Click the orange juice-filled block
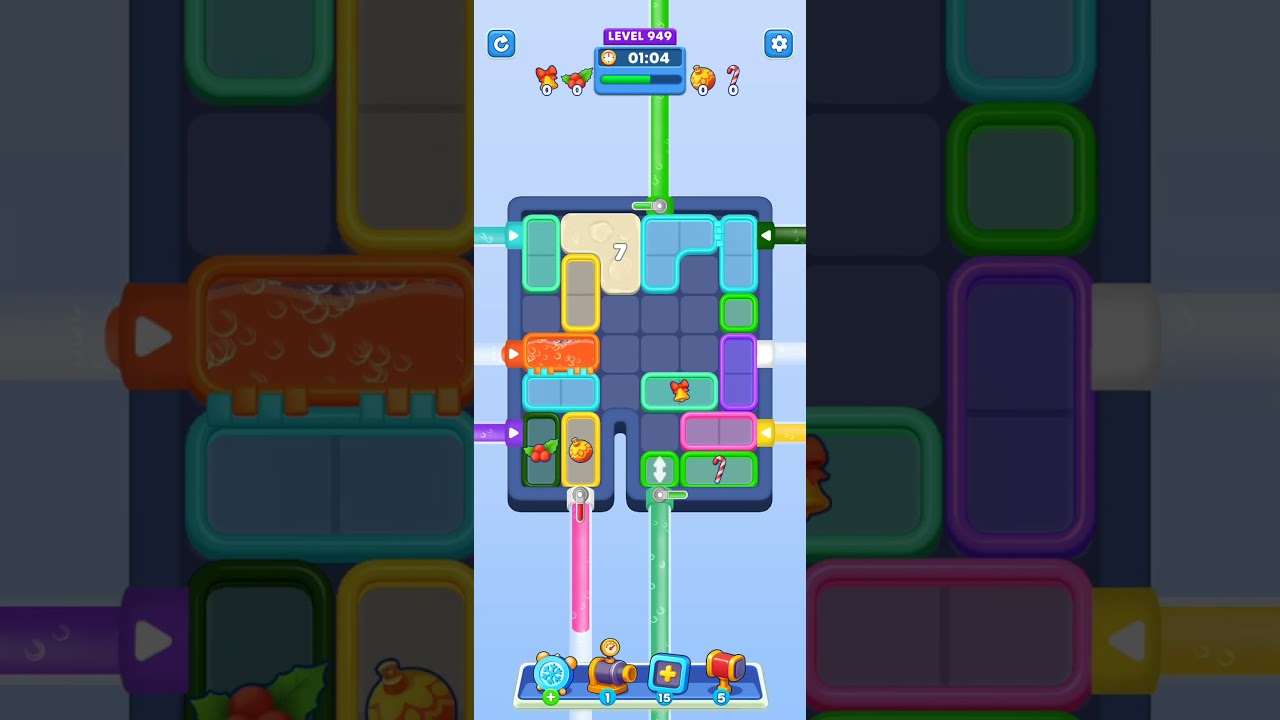 coord(559,353)
